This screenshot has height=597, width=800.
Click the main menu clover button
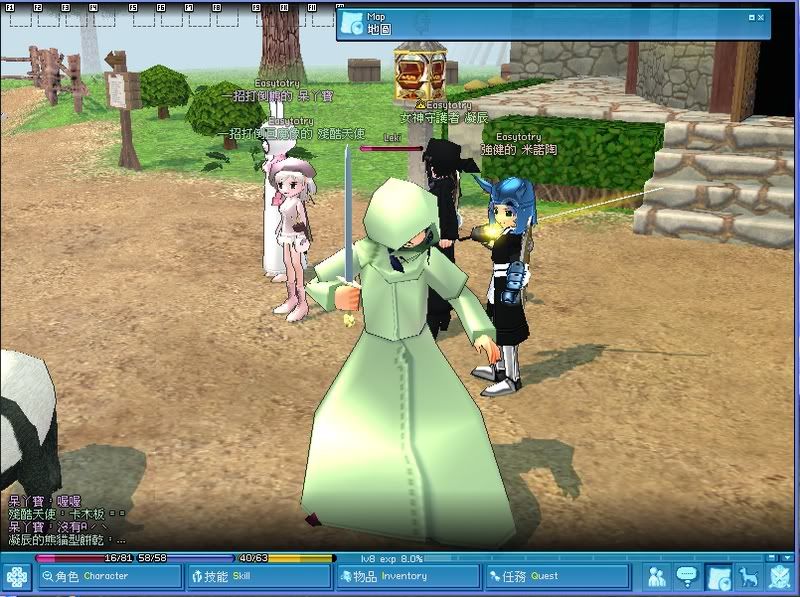(17, 577)
